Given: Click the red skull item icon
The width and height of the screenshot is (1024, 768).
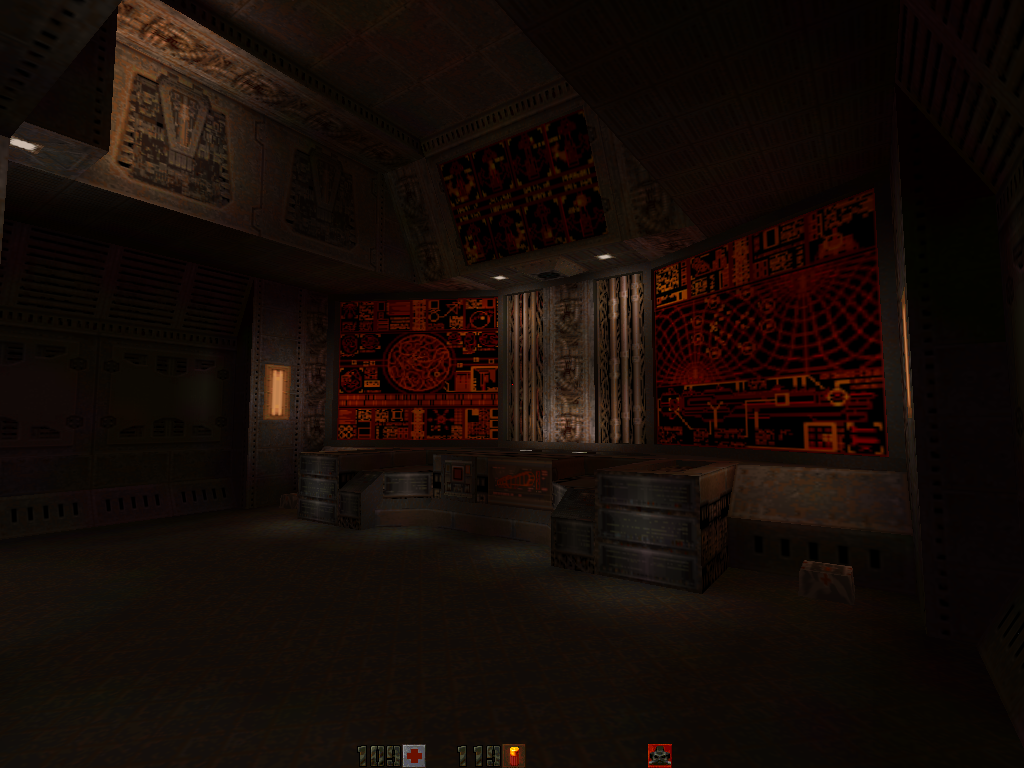Looking at the screenshot, I should click(x=659, y=755).
